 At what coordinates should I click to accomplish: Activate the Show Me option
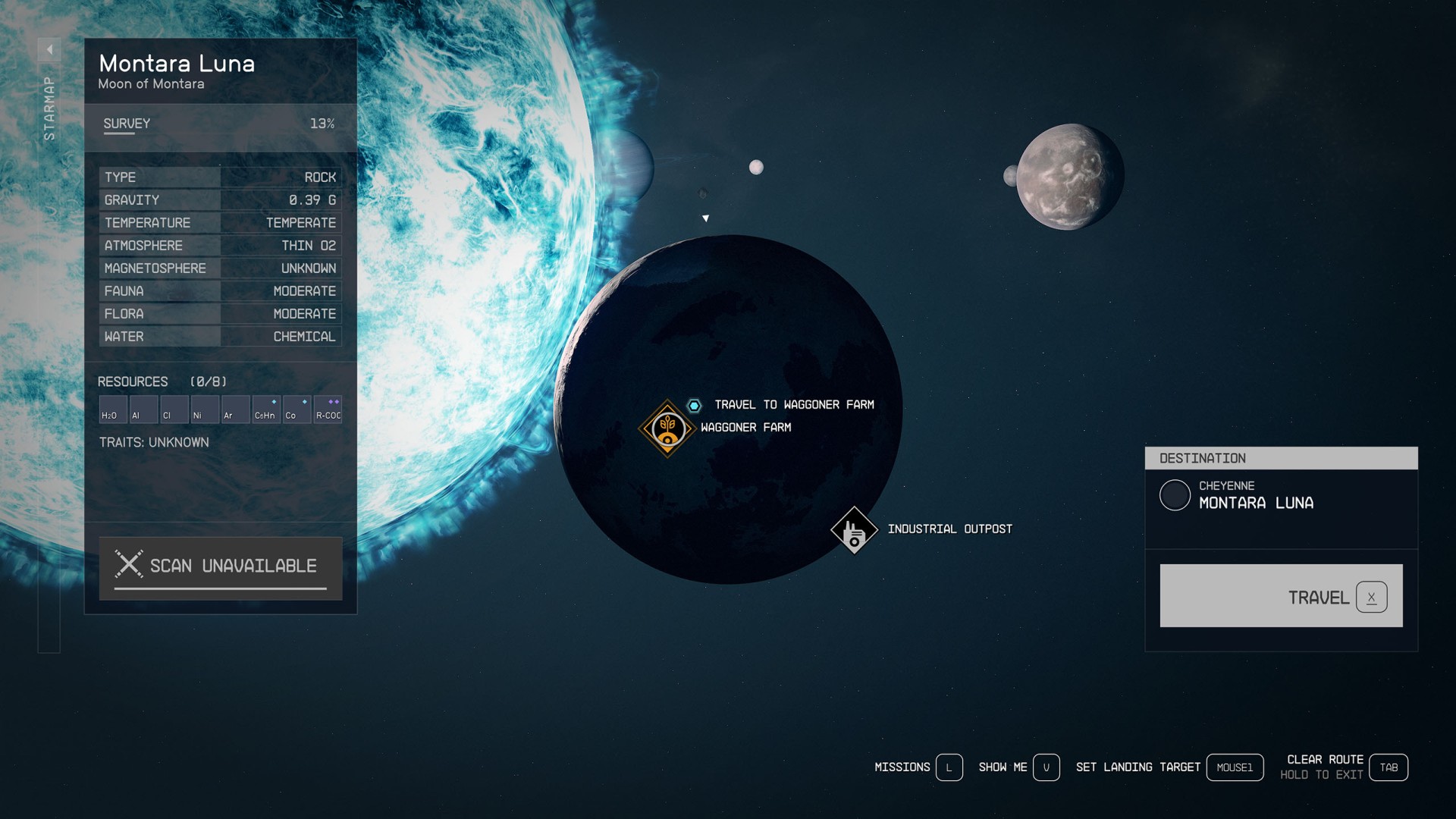(x=1018, y=767)
